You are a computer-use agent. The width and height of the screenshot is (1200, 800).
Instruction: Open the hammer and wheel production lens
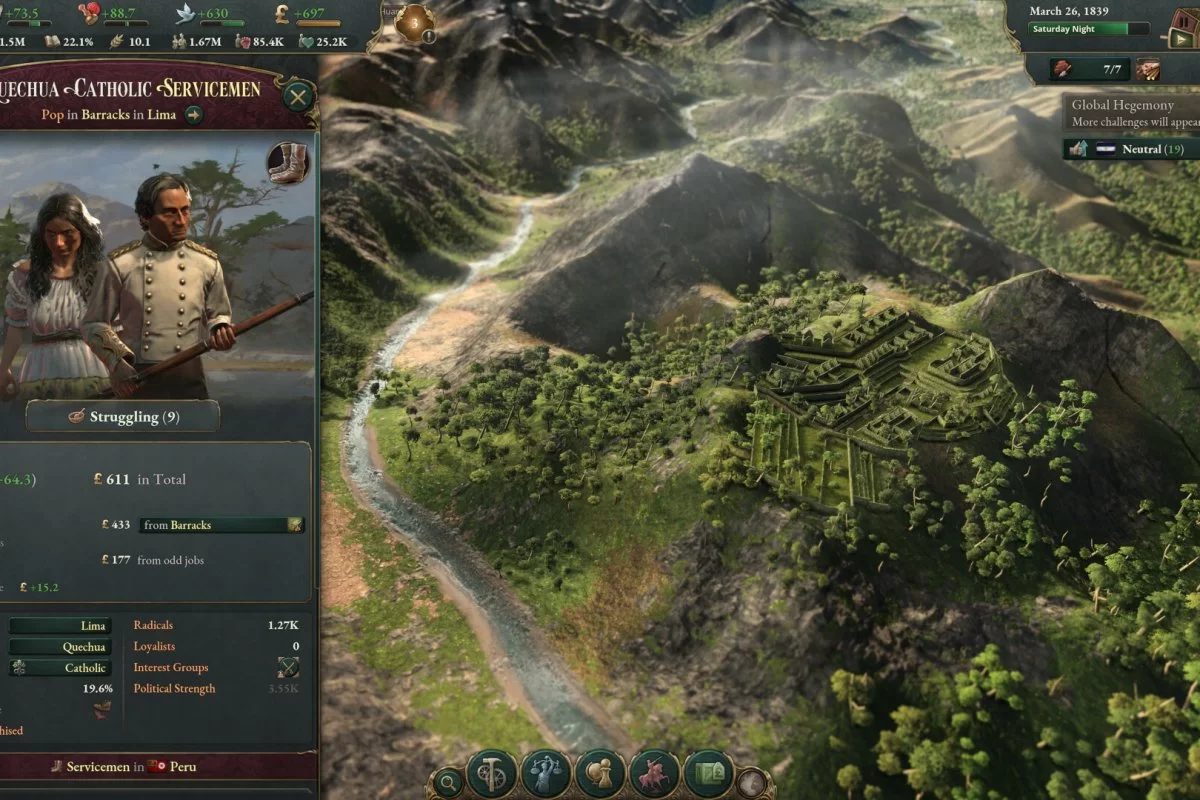(492, 774)
